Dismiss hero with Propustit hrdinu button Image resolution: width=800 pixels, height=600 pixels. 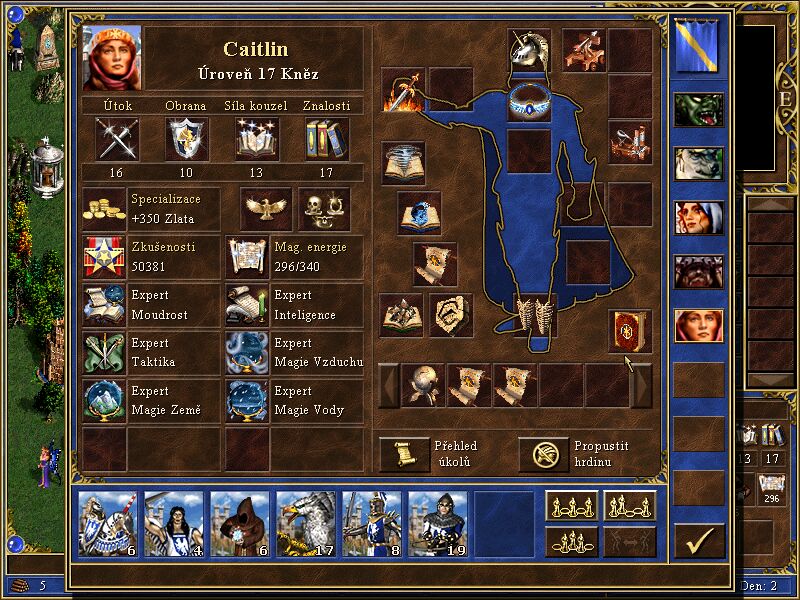click(x=543, y=454)
